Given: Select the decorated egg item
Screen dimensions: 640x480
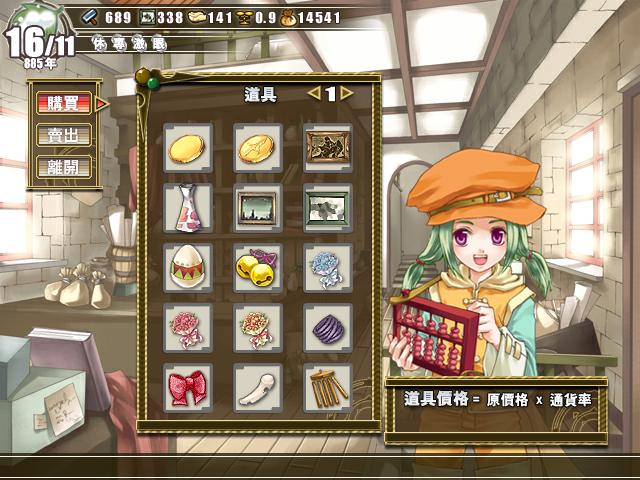Looking at the screenshot, I should pyautogui.click(x=187, y=268).
